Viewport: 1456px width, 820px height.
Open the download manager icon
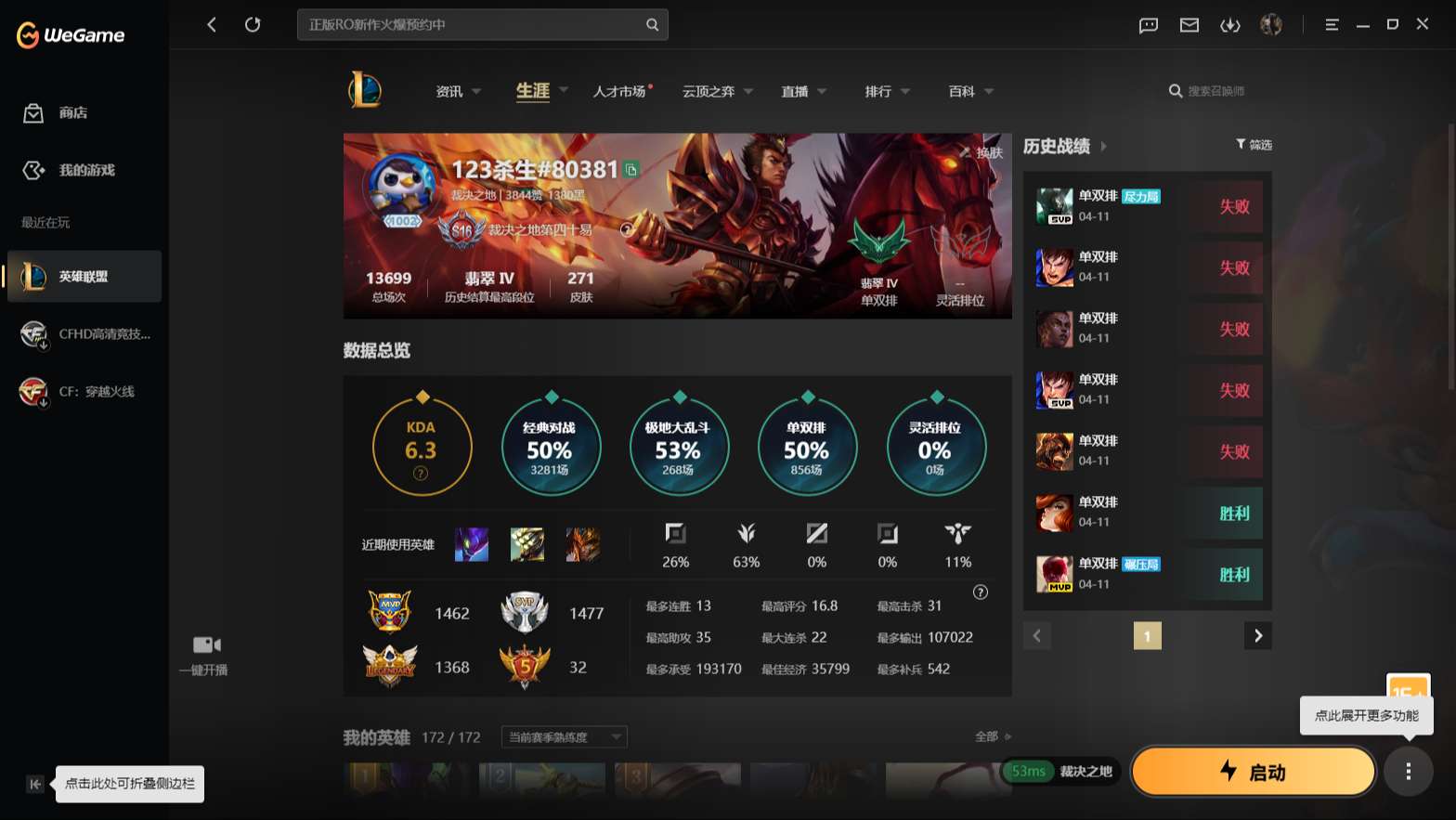[1230, 25]
